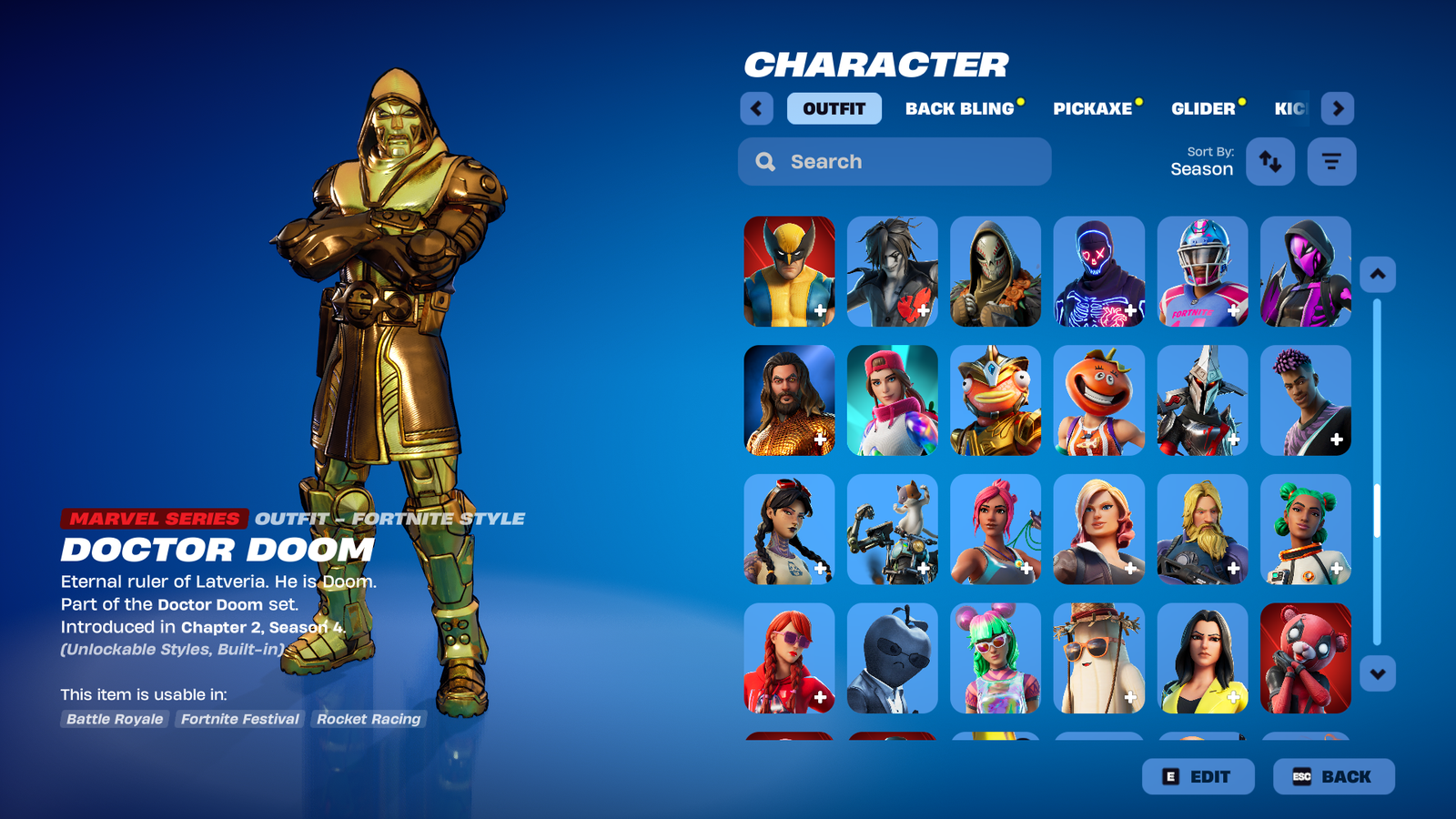Select the Glider category tab
Screen dimensions: 1456x819
point(1202,108)
